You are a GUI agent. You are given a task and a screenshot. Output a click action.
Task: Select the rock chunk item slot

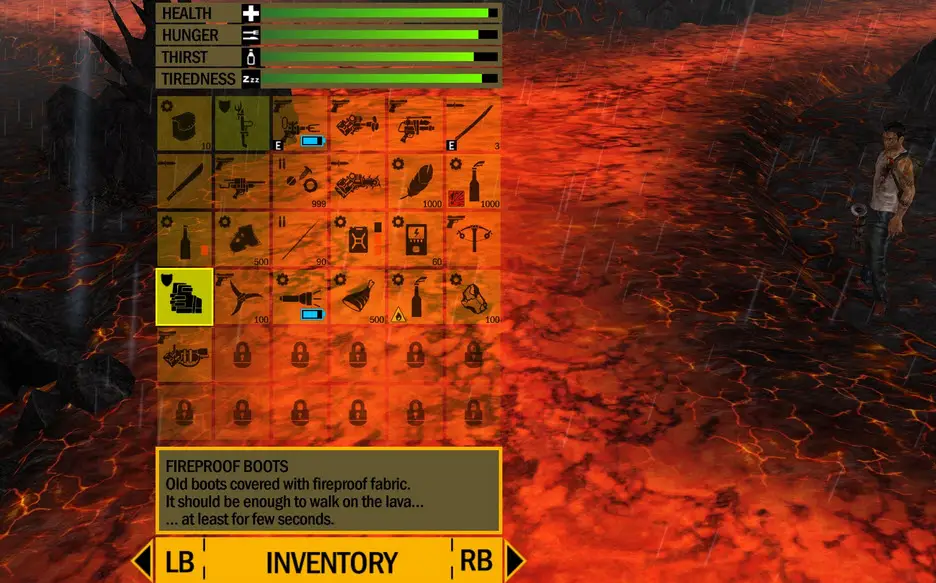click(x=472, y=296)
